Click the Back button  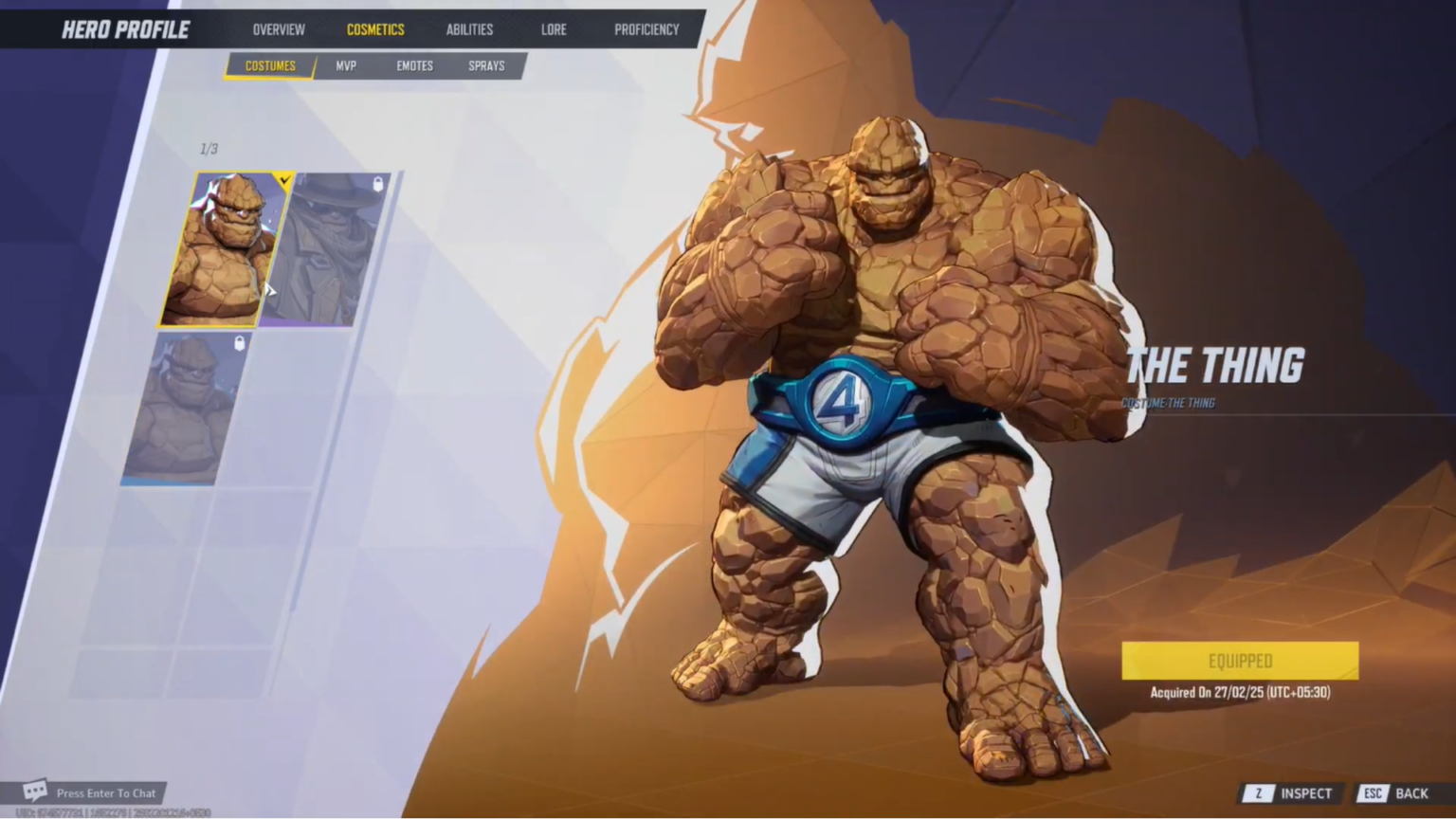tap(1411, 793)
